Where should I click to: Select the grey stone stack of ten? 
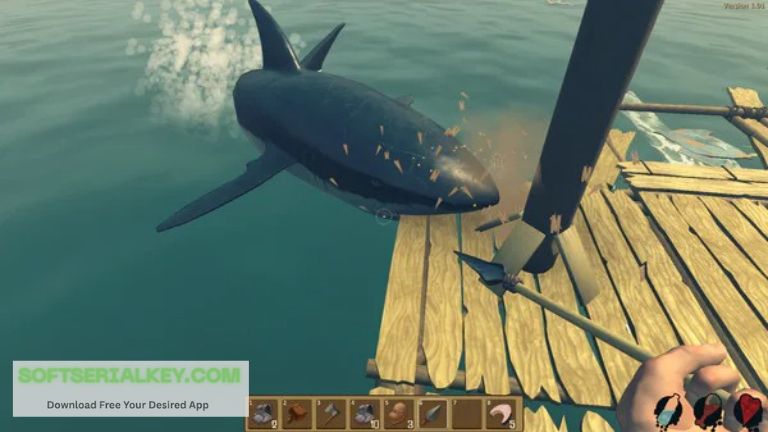[365, 414]
